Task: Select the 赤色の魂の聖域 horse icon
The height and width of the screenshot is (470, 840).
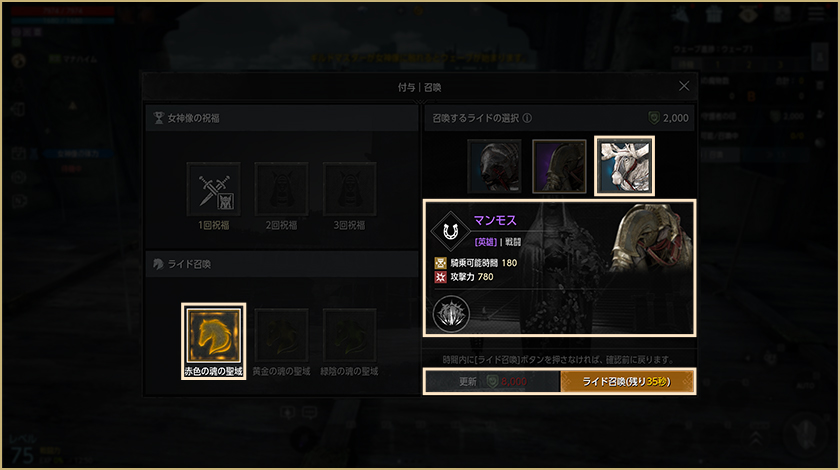Action: (x=213, y=336)
